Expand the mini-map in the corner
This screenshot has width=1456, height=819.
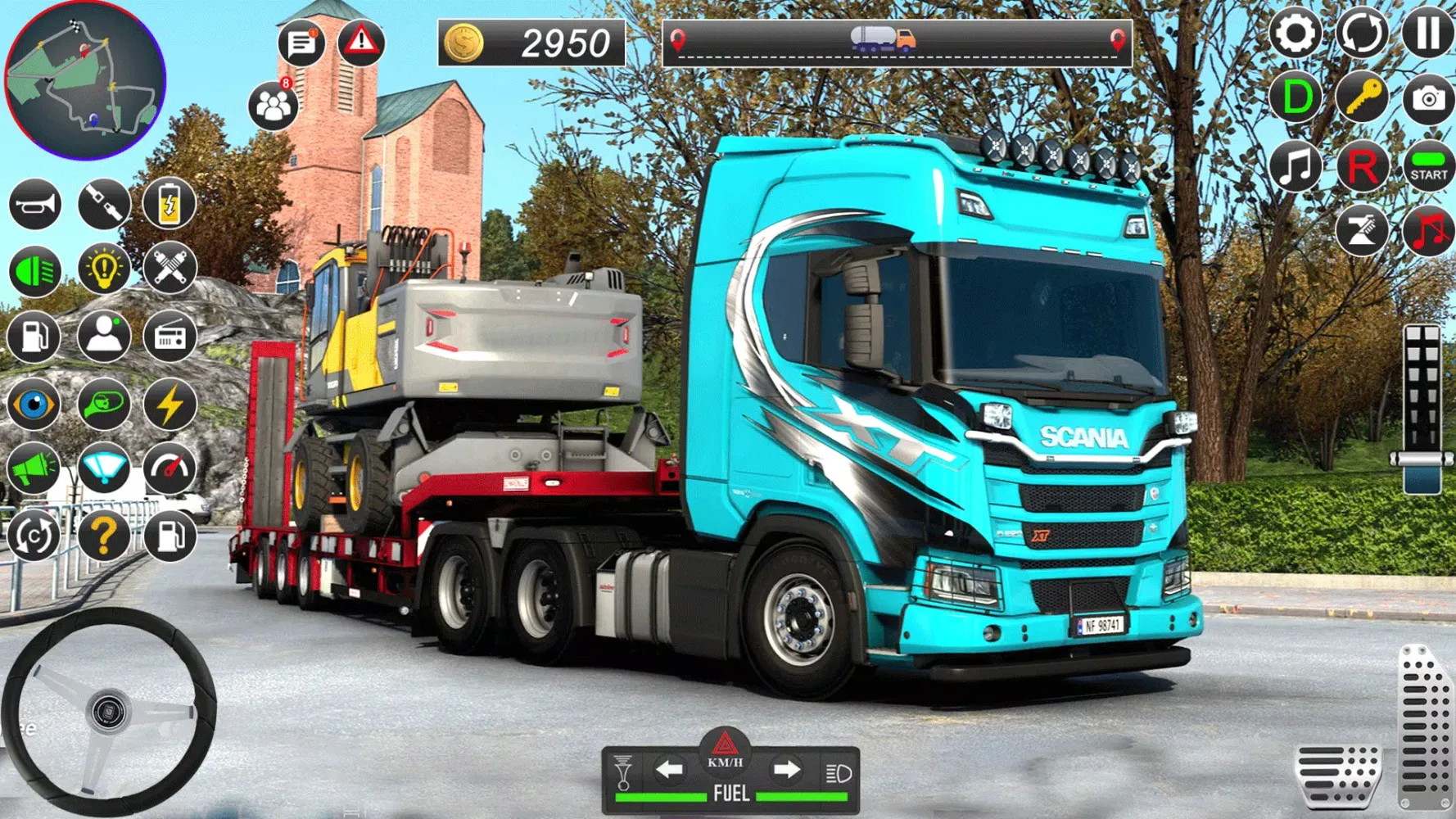pos(86,78)
